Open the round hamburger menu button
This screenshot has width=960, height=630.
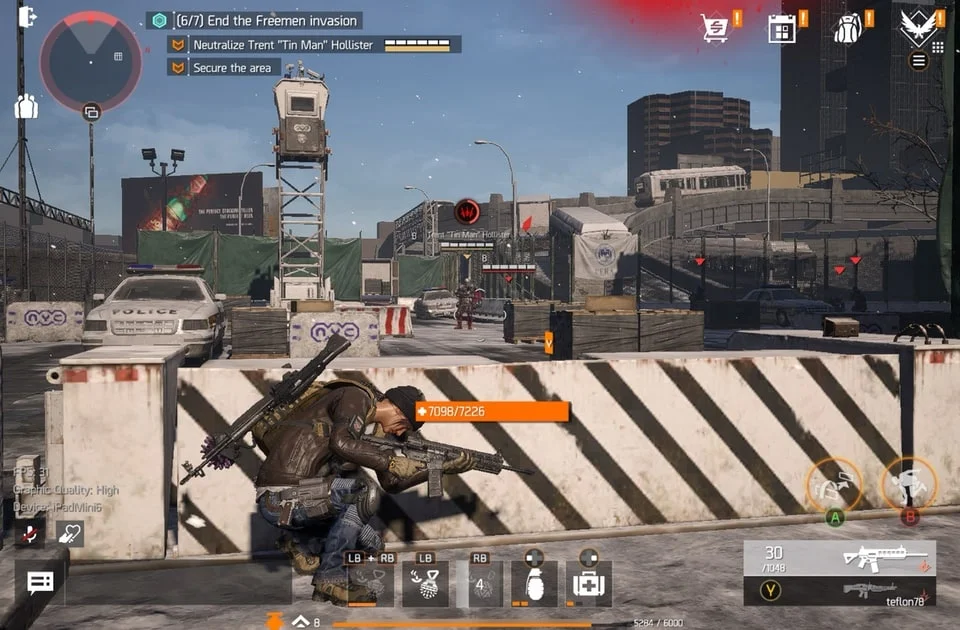point(918,61)
